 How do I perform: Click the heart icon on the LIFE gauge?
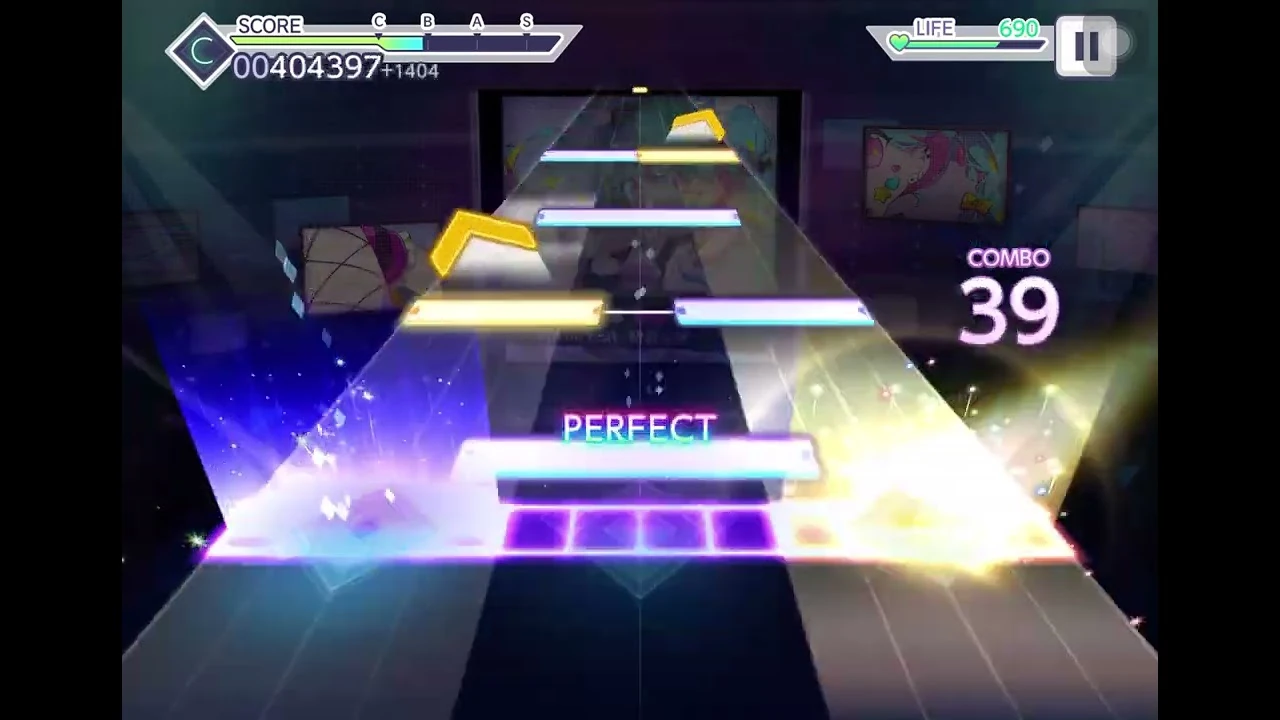click(x=898, y=42)
